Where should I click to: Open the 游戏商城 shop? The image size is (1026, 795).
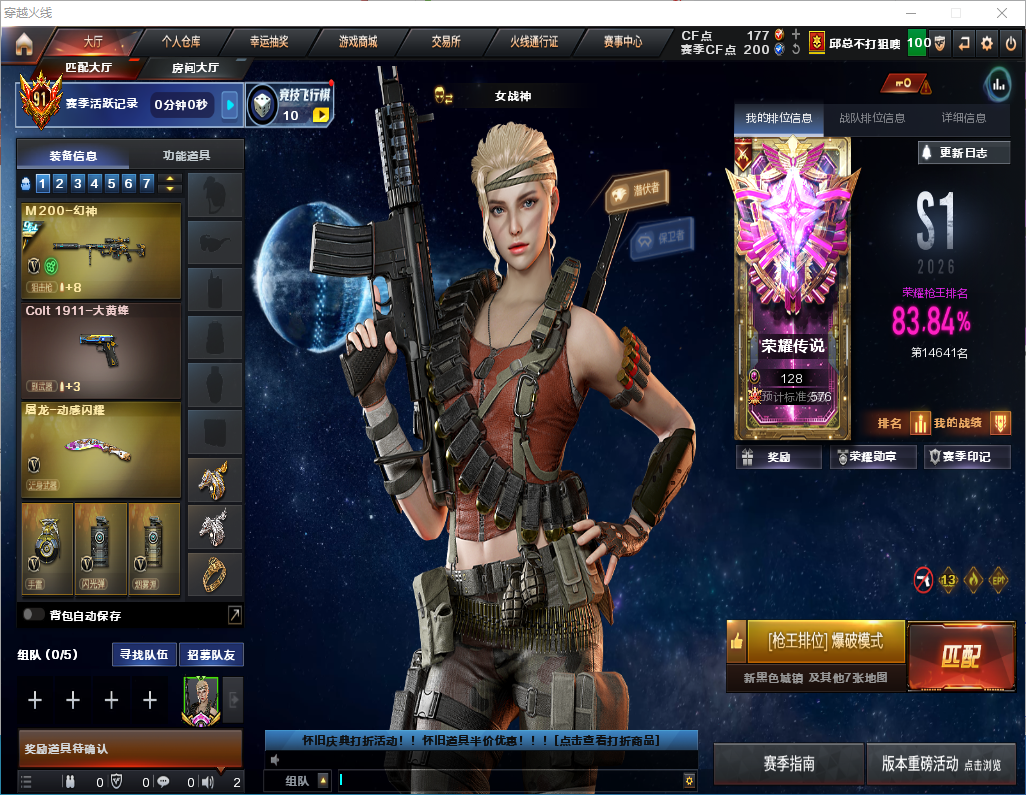coord(357,42)
